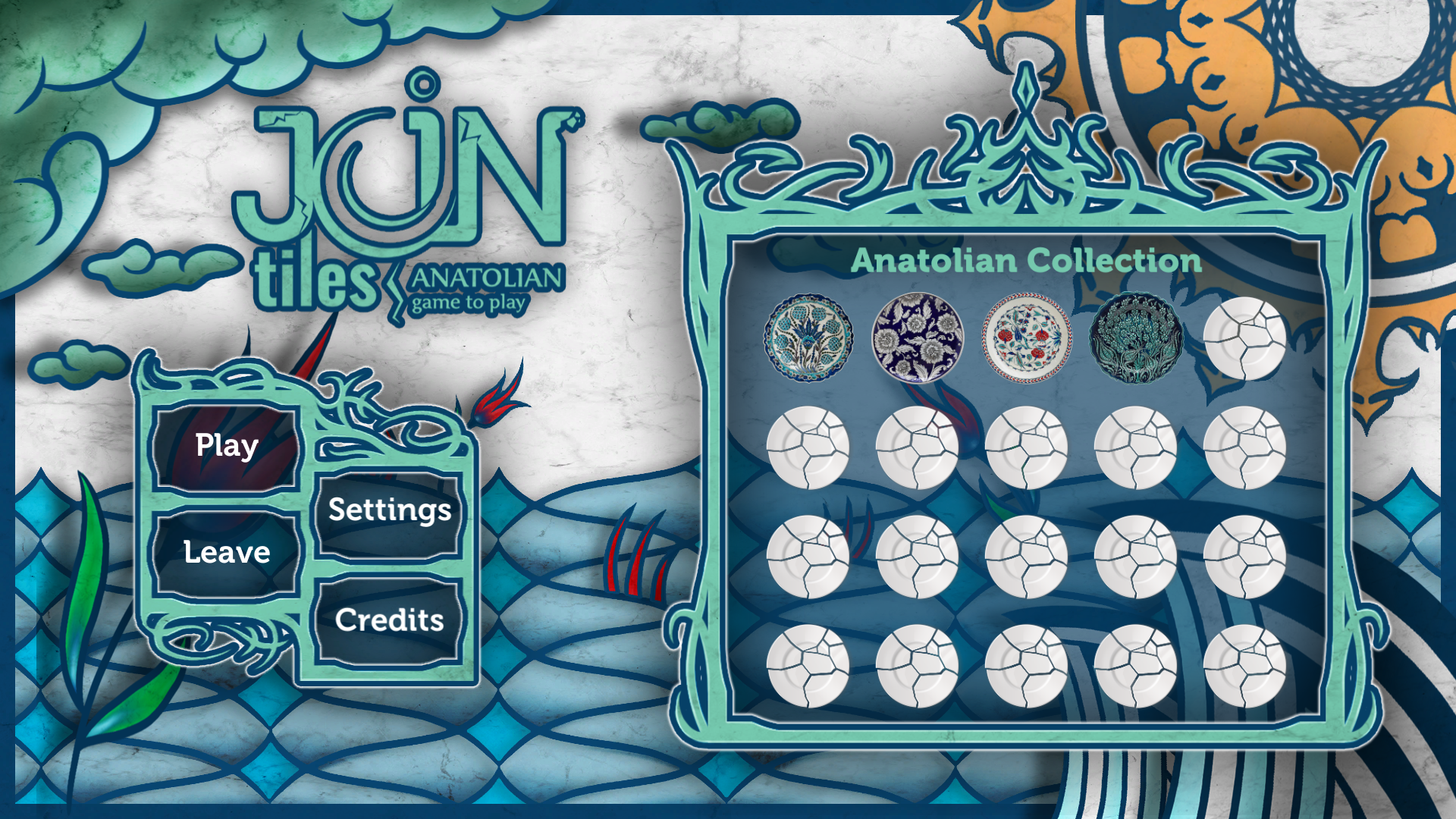The width and height of the screenshot is (1456, 819).
Task: Click the Anatolian Collection title
Action: [x=1028, y=262]
